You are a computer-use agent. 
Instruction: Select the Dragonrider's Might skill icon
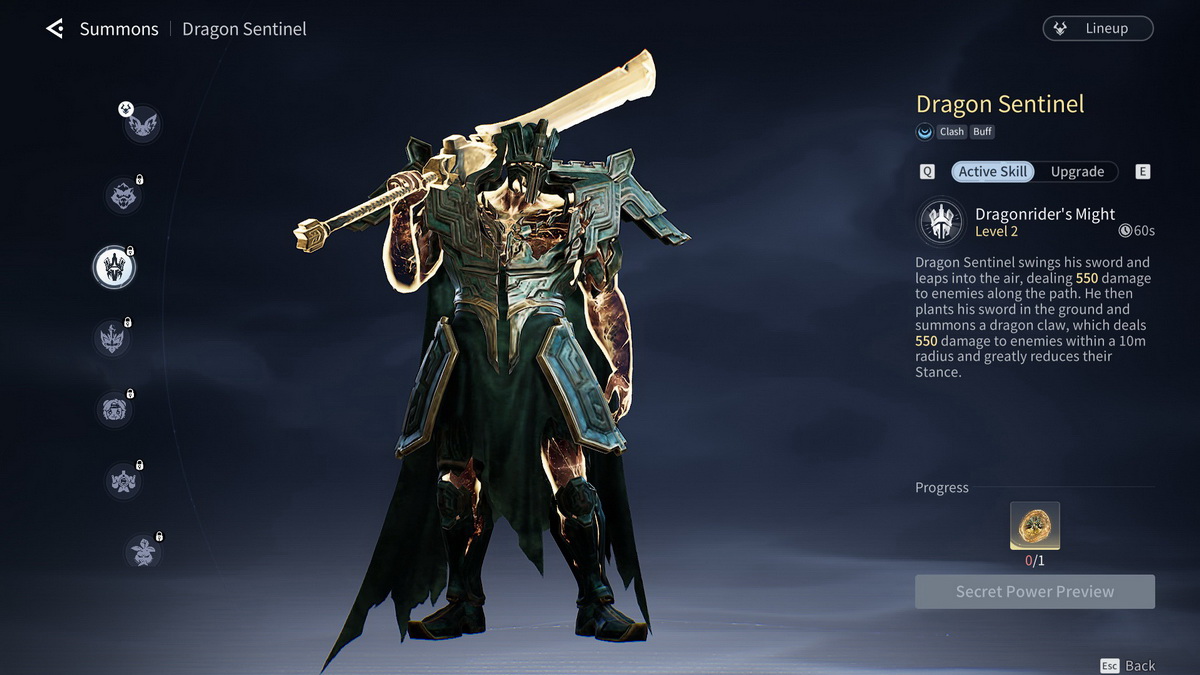(x=941, y=221)
